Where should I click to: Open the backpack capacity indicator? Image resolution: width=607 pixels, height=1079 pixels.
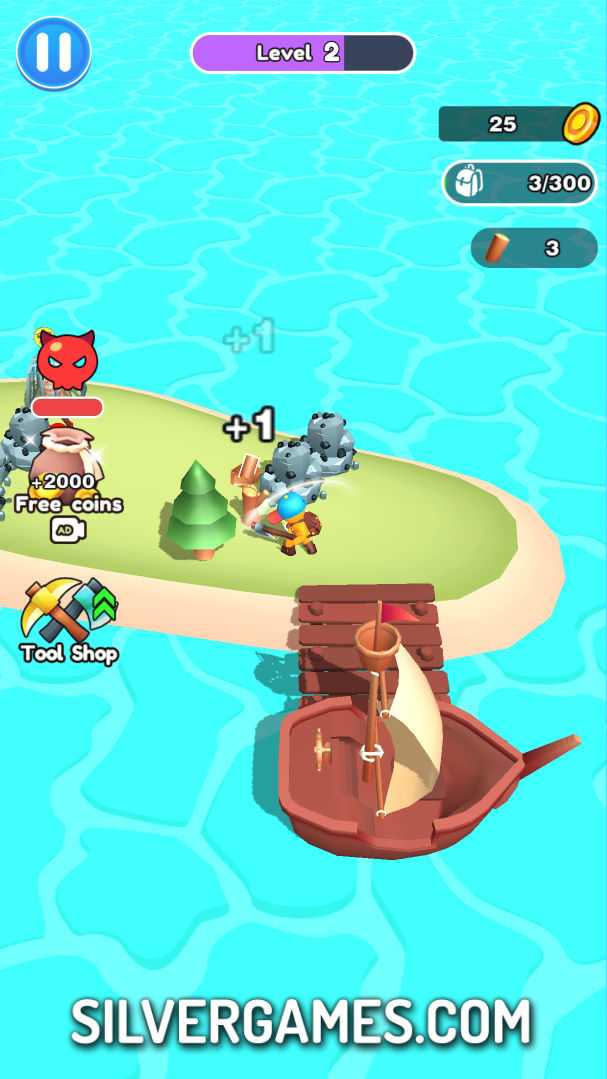[519, 183]
